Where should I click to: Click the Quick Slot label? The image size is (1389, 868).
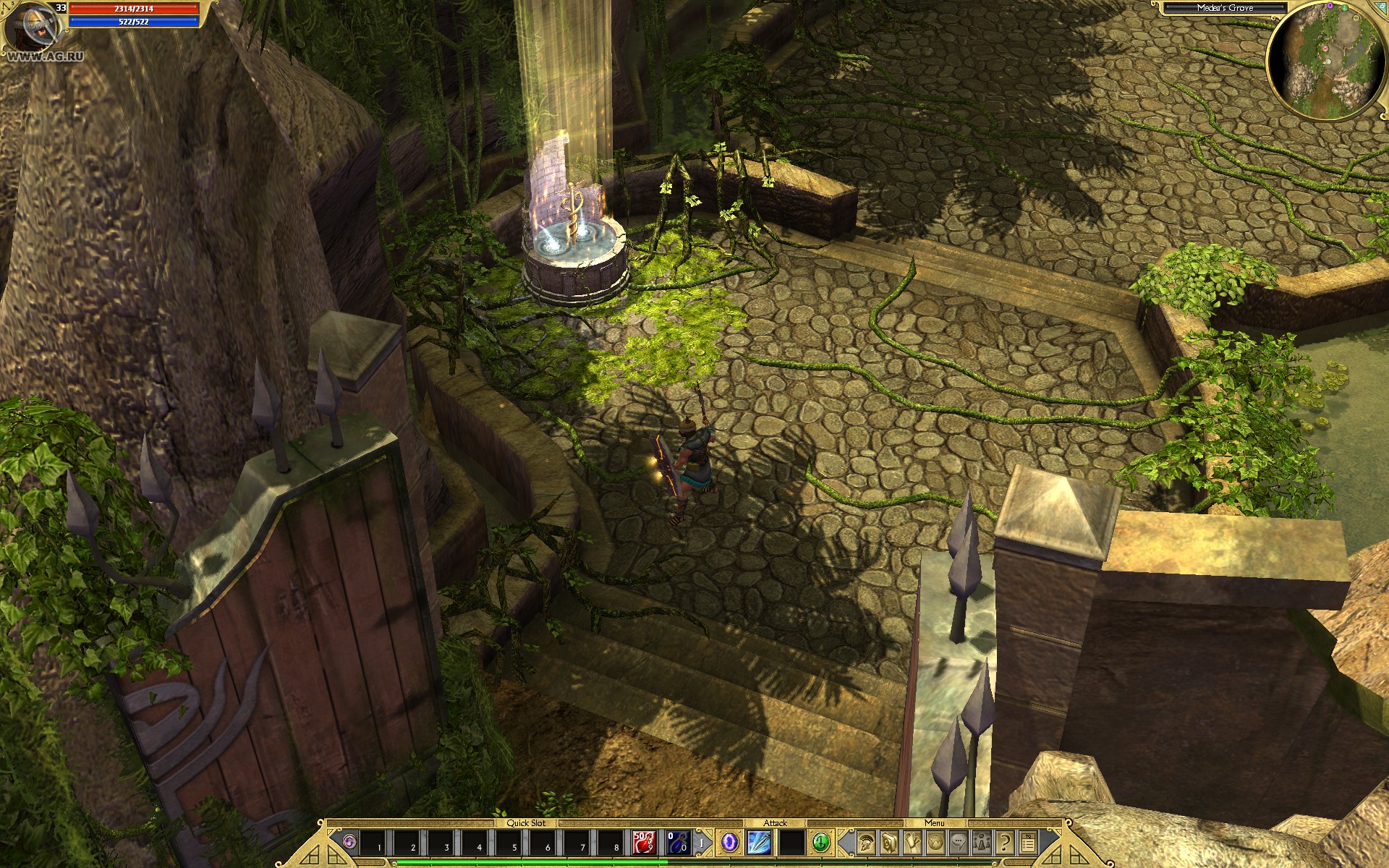pyautogui.click(x=526, y=822)
